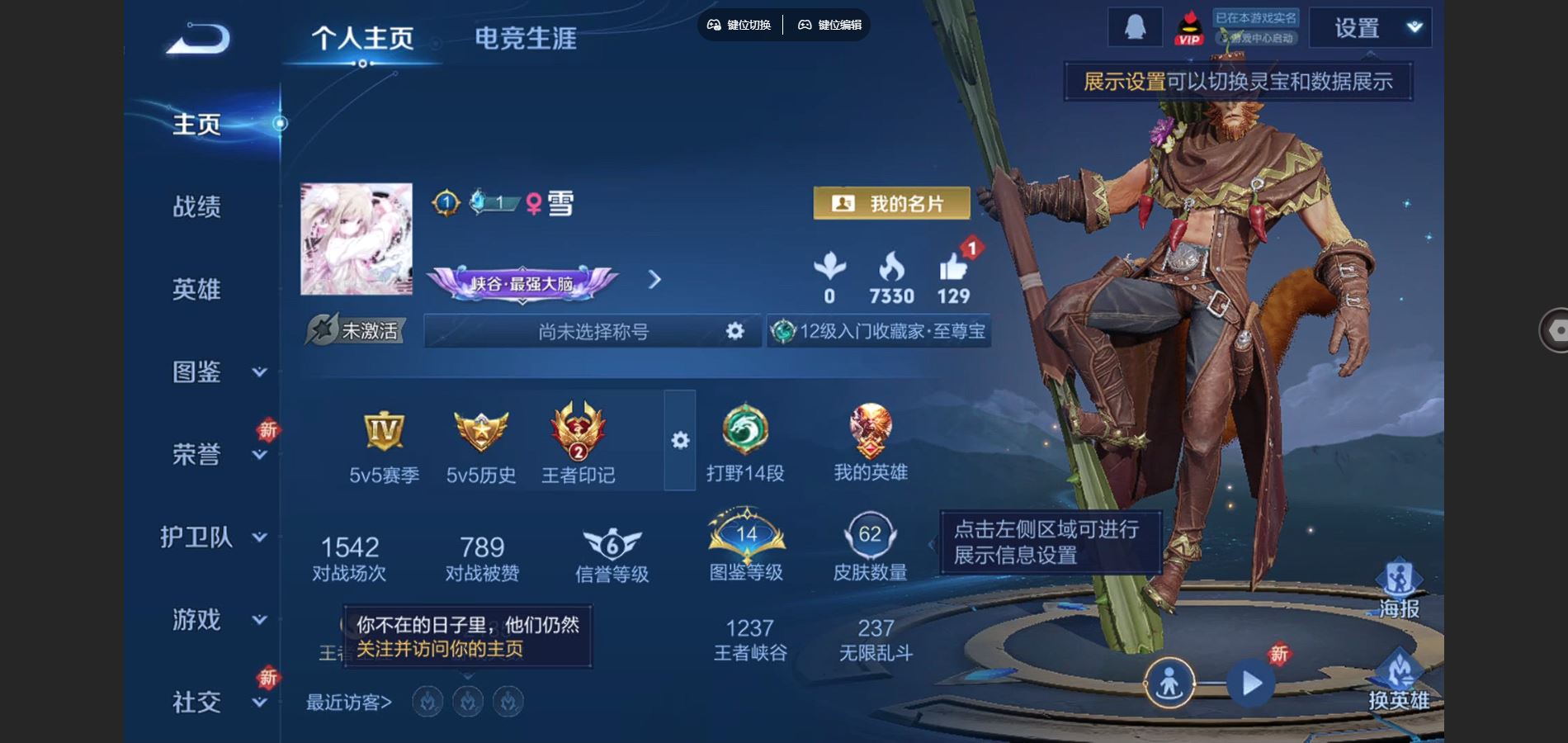The height and width of the screenshot is (743, 1568).
Task: Open the 最近访客 recent visitors link
Action: (x=346, y=701)
